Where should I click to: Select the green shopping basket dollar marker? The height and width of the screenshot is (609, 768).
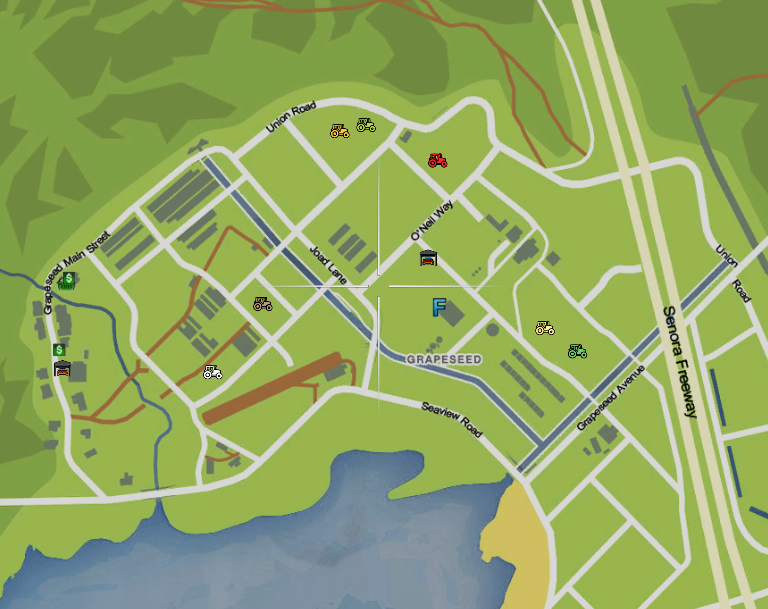coord(68,281)
